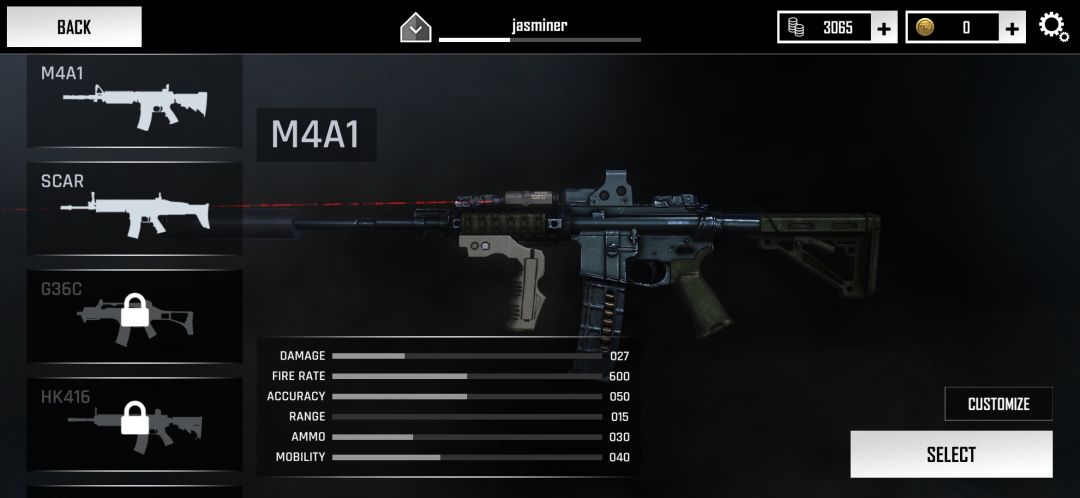Image resolution: width=1080 pixels, height=498 pixels.
Task: Open the jasminer player rank badge
Action: click(415, 28)
